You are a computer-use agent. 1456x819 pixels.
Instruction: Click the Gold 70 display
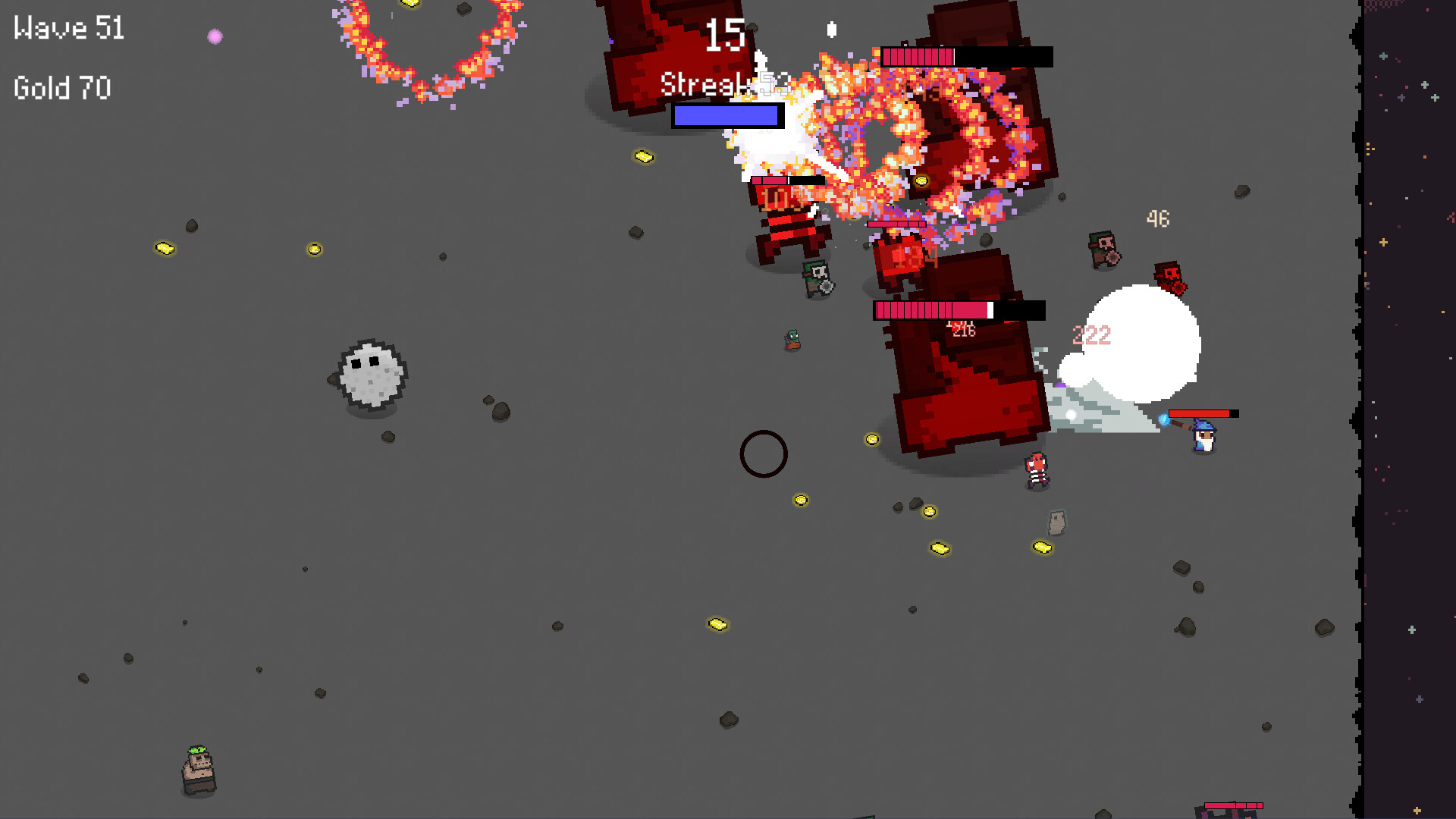pos(61,89)
